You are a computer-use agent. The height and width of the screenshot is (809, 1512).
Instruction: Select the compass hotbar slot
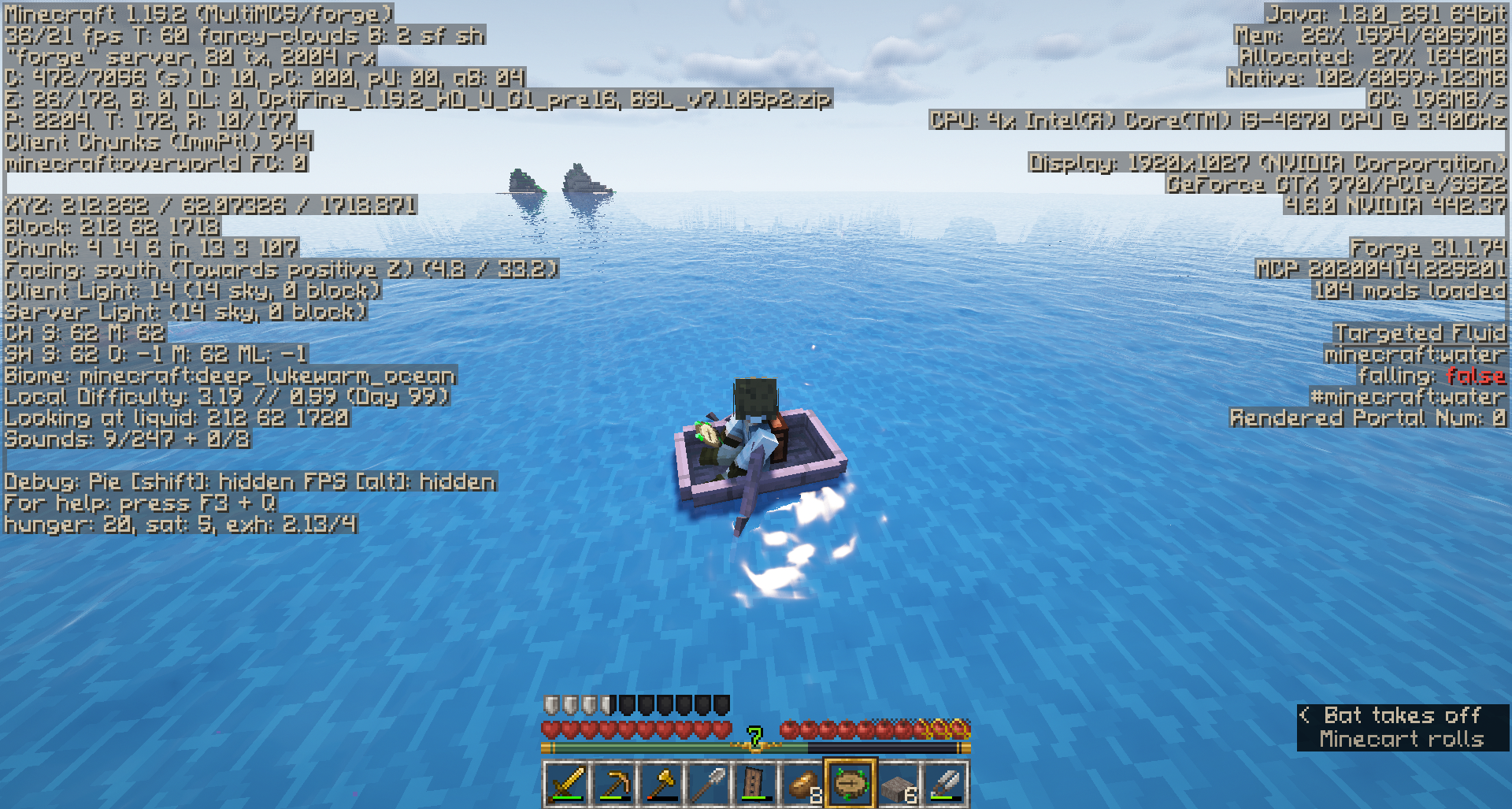(x=850, y=784)
